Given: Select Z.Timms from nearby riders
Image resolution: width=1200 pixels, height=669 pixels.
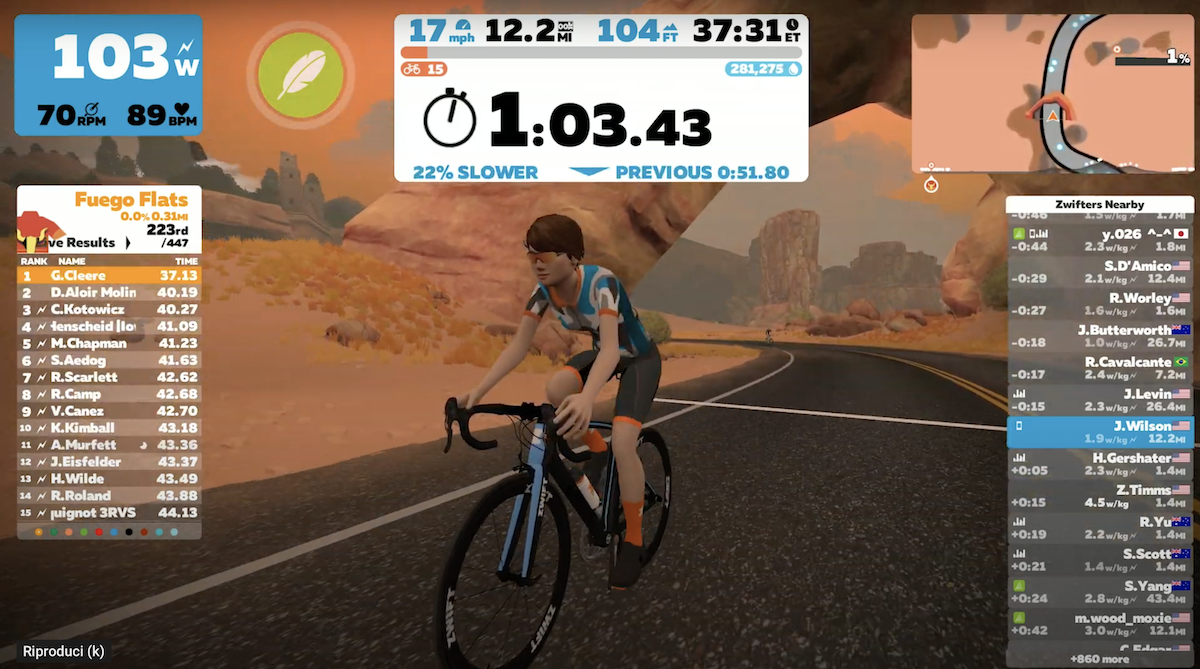Looking at the screenshot, I should 1100,496.
